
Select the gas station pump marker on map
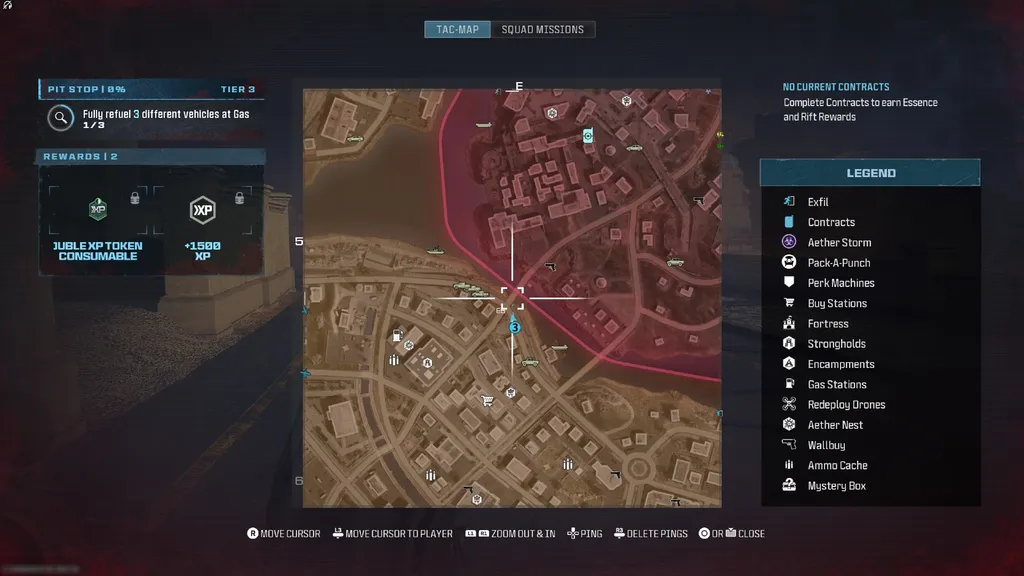(397, 334)
